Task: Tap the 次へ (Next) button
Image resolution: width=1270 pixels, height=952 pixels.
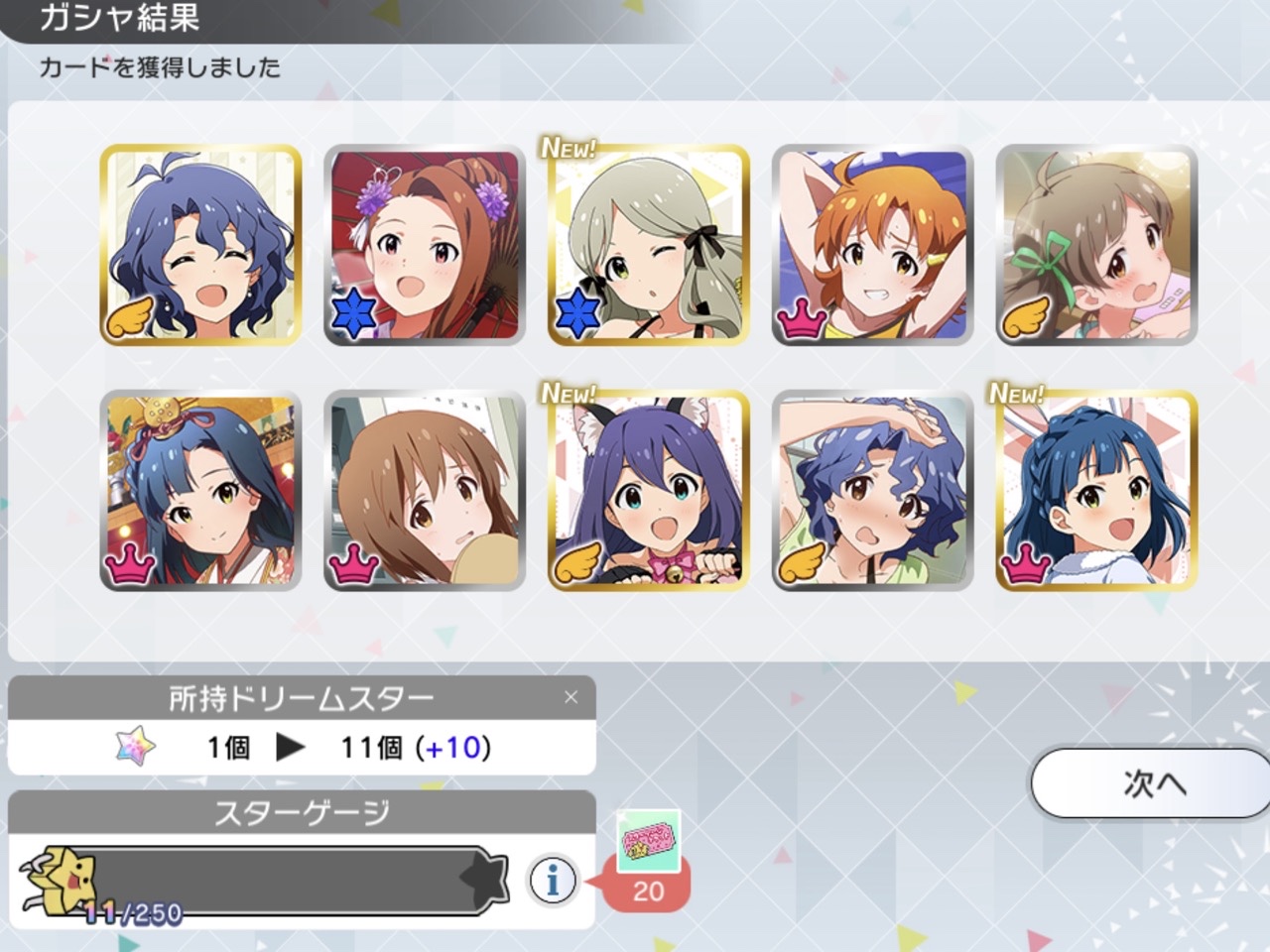Action: [1151, 783]
